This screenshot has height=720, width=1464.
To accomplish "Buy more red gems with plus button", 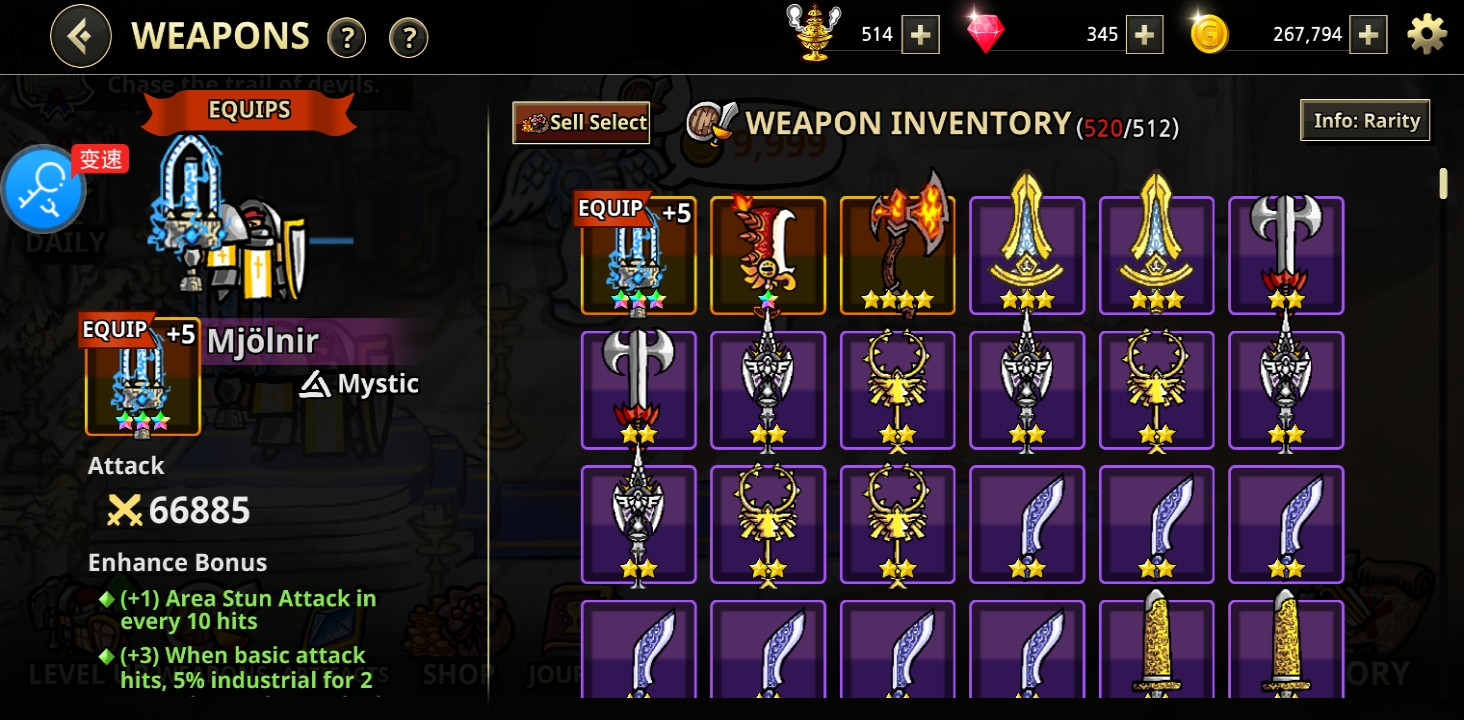I will point(1144,35).
